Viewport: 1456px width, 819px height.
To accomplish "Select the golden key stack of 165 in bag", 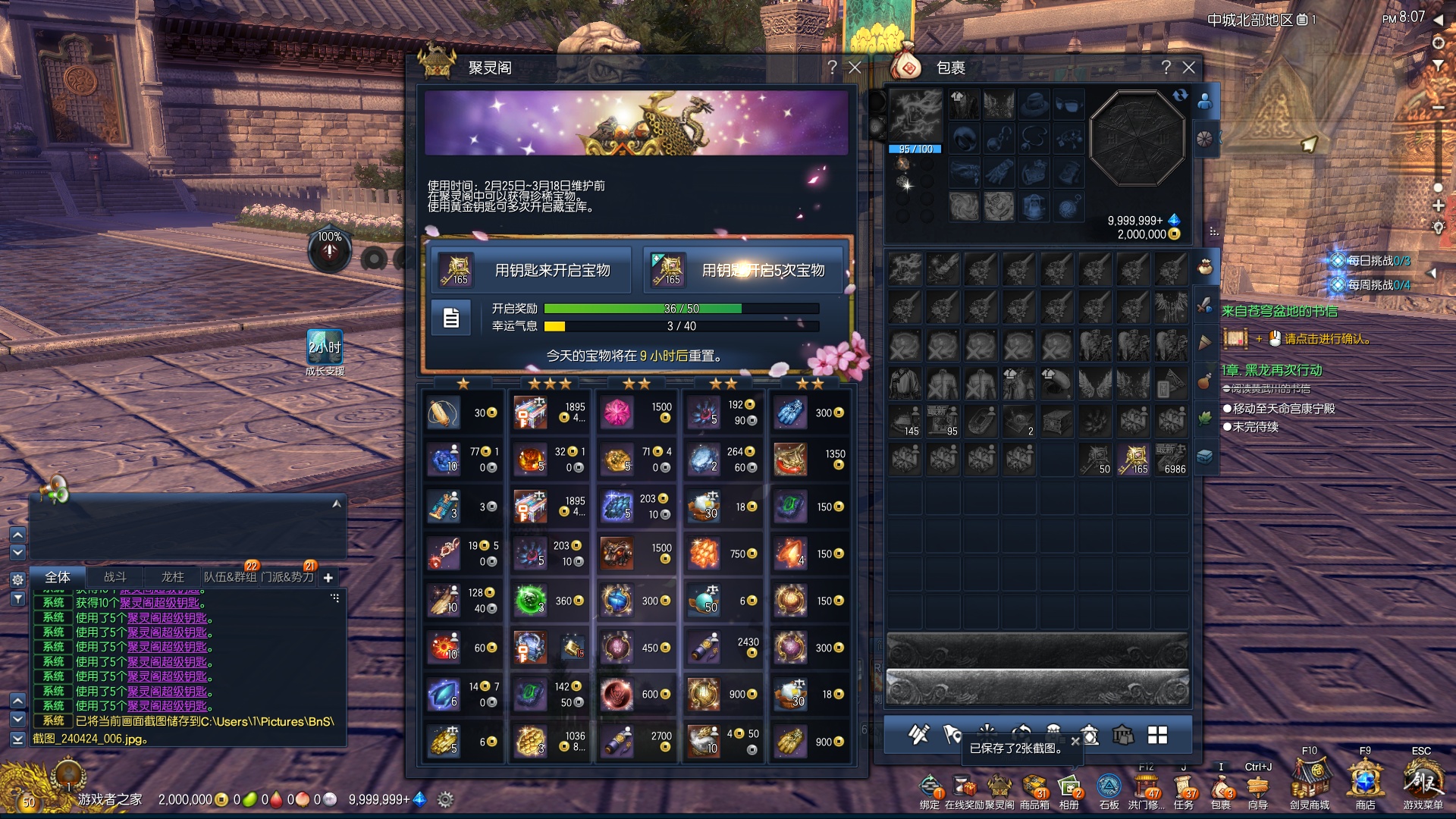I will pos(1134,459).
